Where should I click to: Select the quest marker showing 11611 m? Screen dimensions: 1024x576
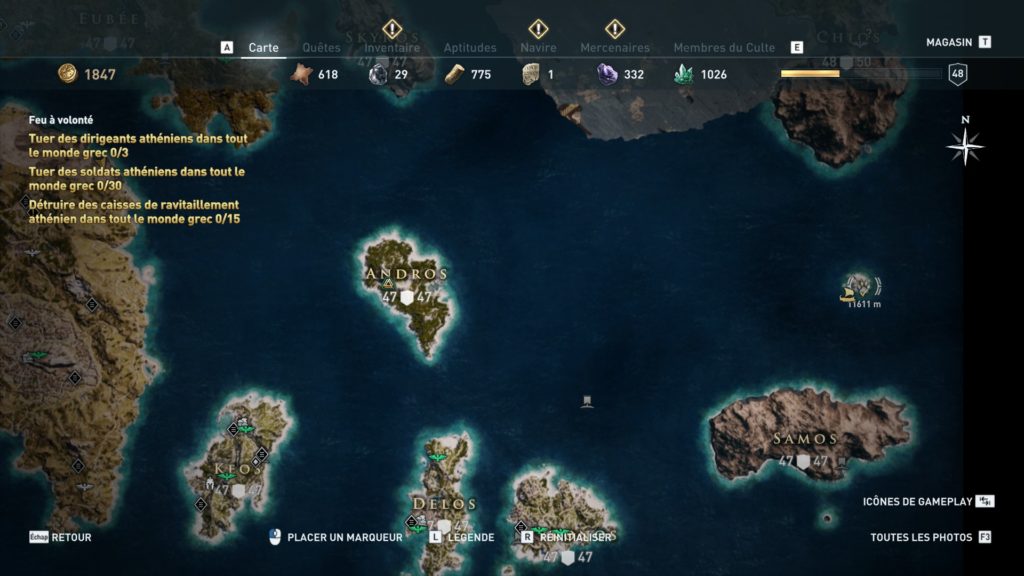(860, 287)
